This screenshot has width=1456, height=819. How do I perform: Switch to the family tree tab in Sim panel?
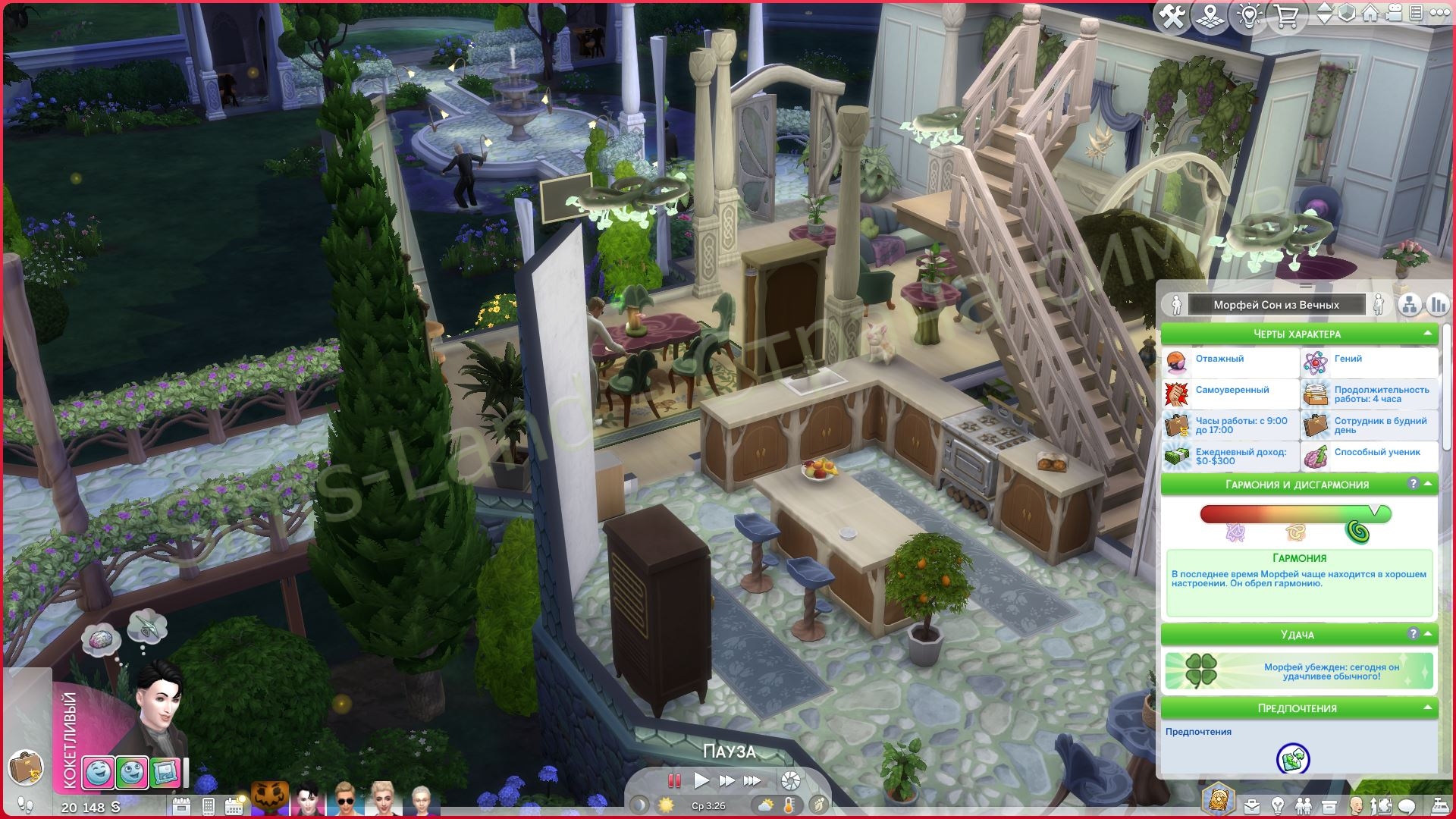[1408, 304]
